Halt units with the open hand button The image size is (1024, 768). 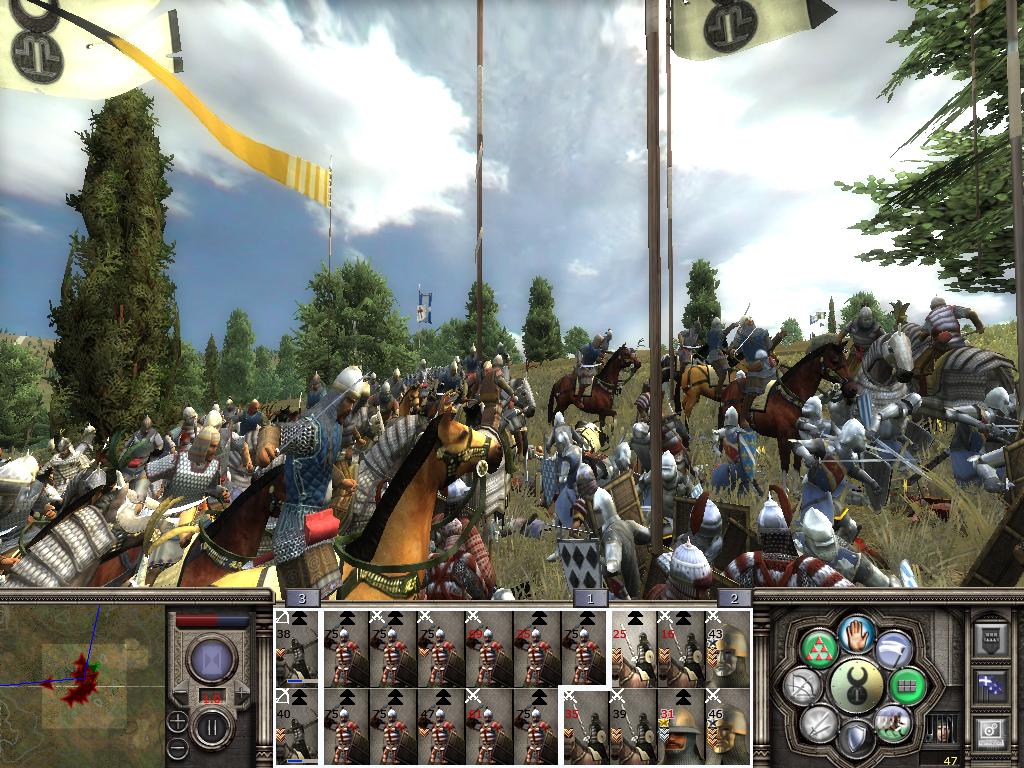tap(857, 633)
